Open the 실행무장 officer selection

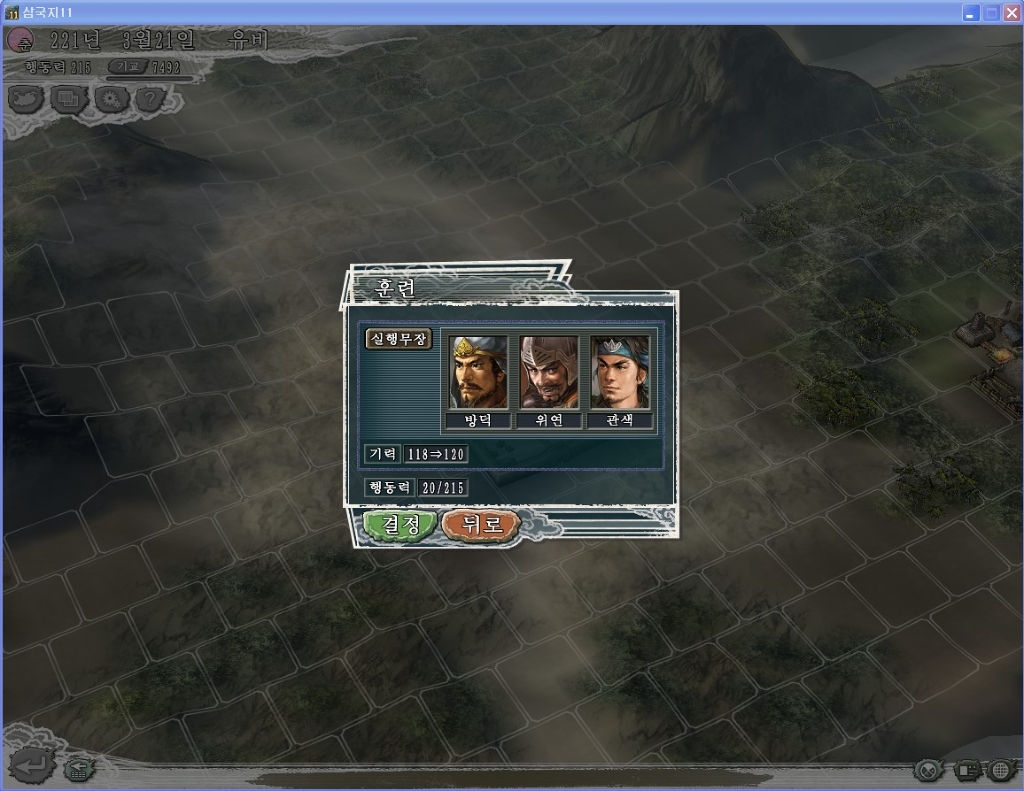pyautogui.click(x=398, y=339)
